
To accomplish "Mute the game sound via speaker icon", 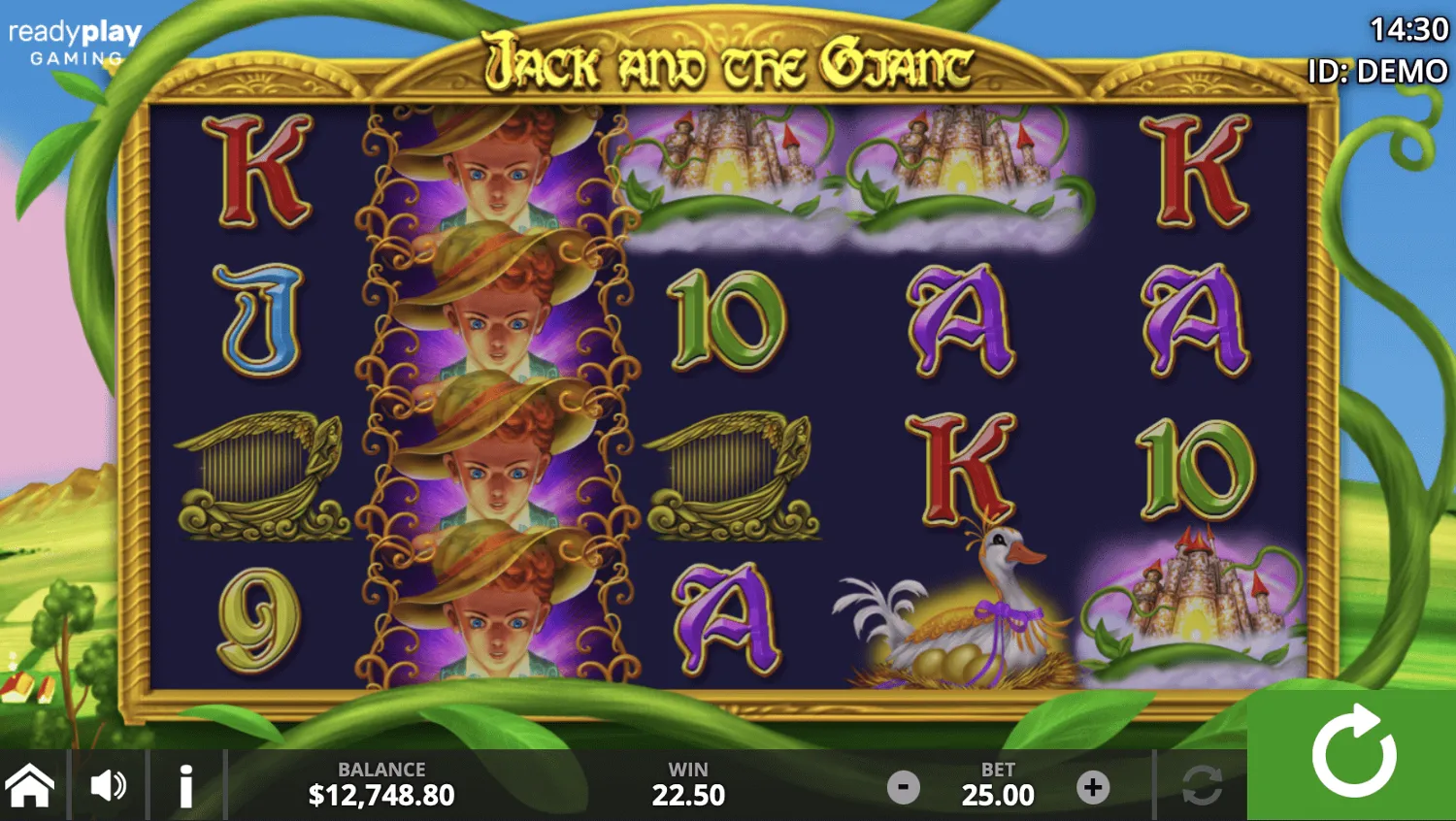I will (x=109, y=786).
